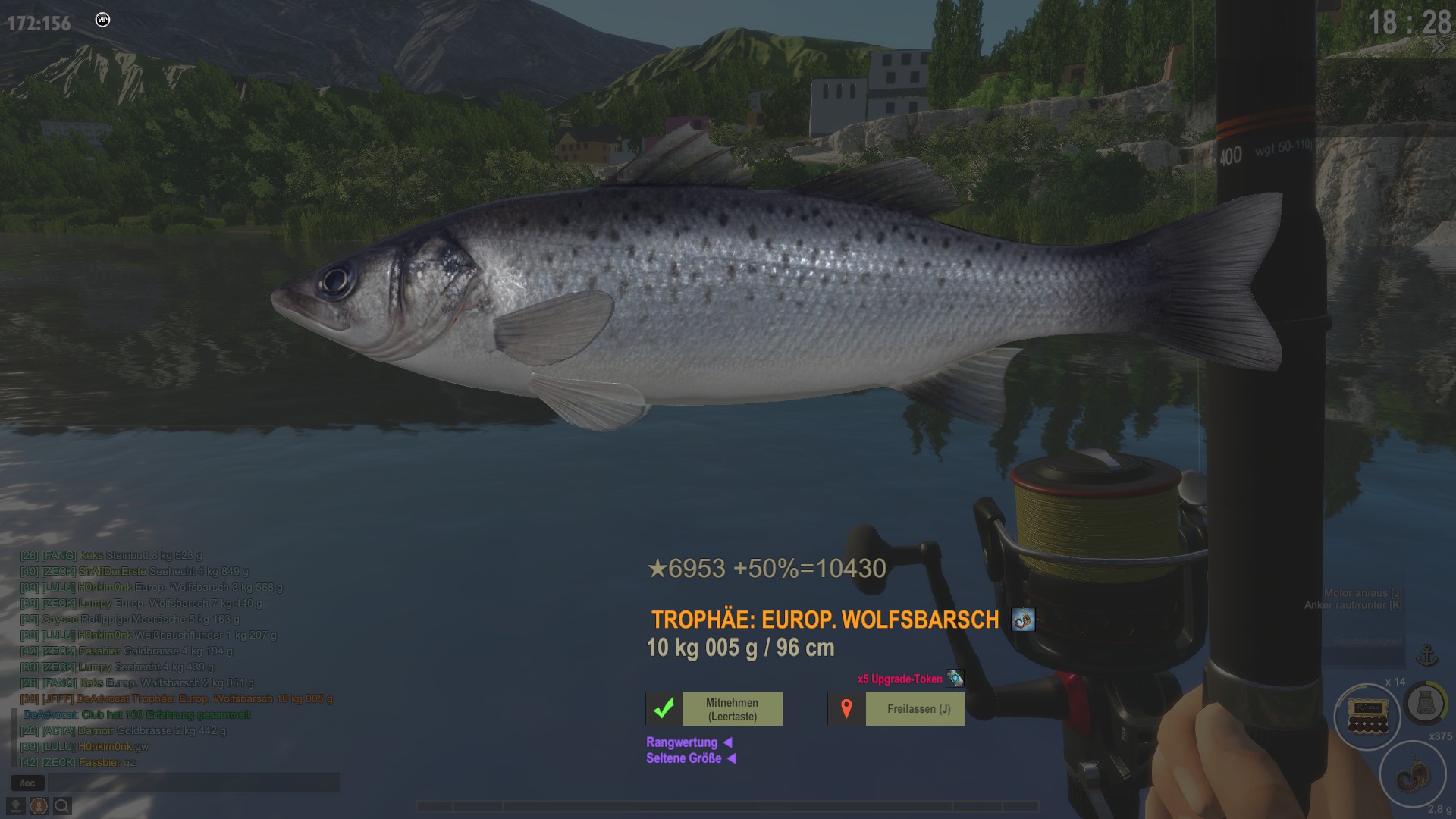Viewport: 1456px width, 819px height.
Task: Click the Rangwertung label
Action: point(682,742)
